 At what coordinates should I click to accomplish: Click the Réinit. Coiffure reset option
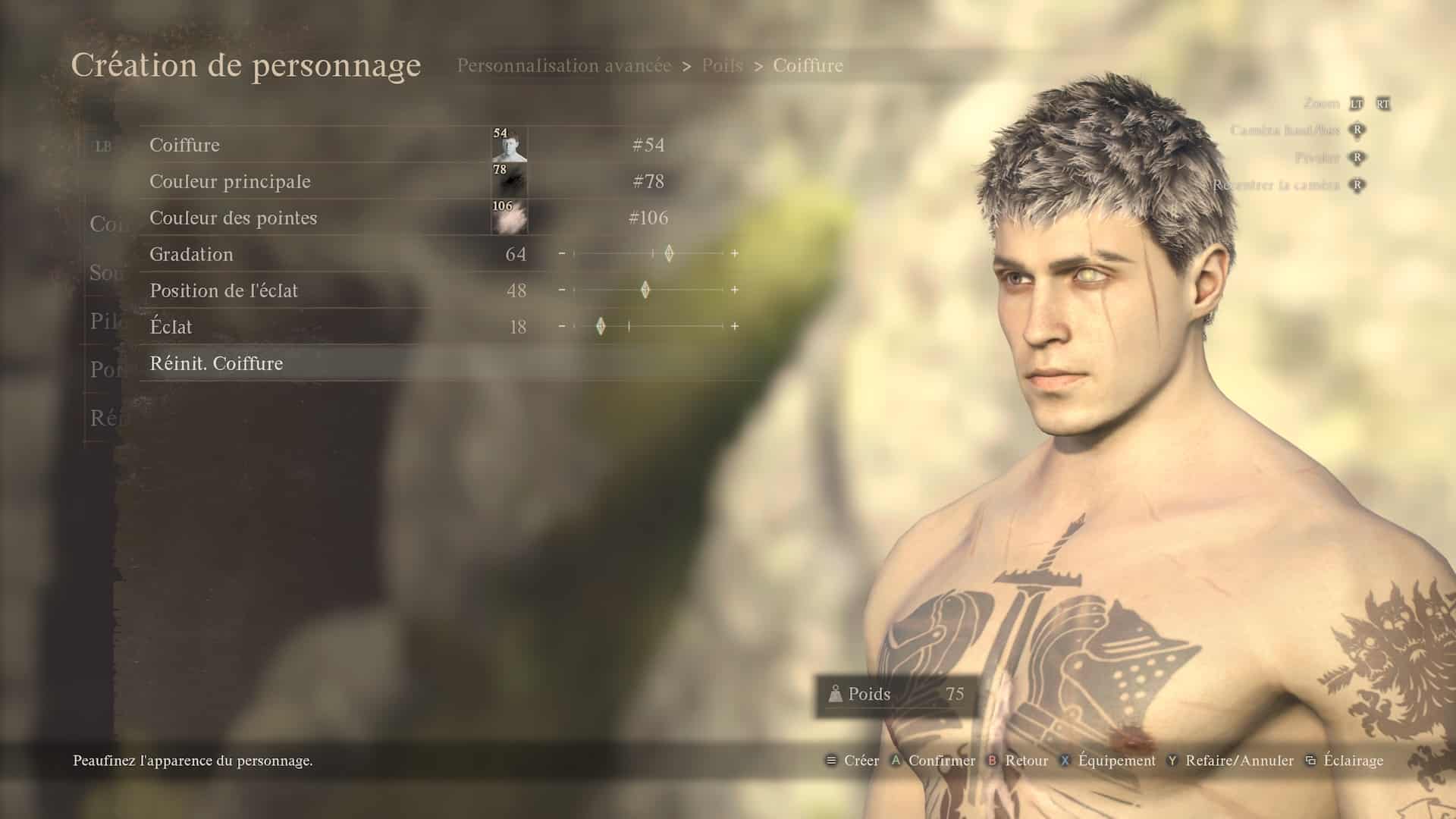(216, 363)
